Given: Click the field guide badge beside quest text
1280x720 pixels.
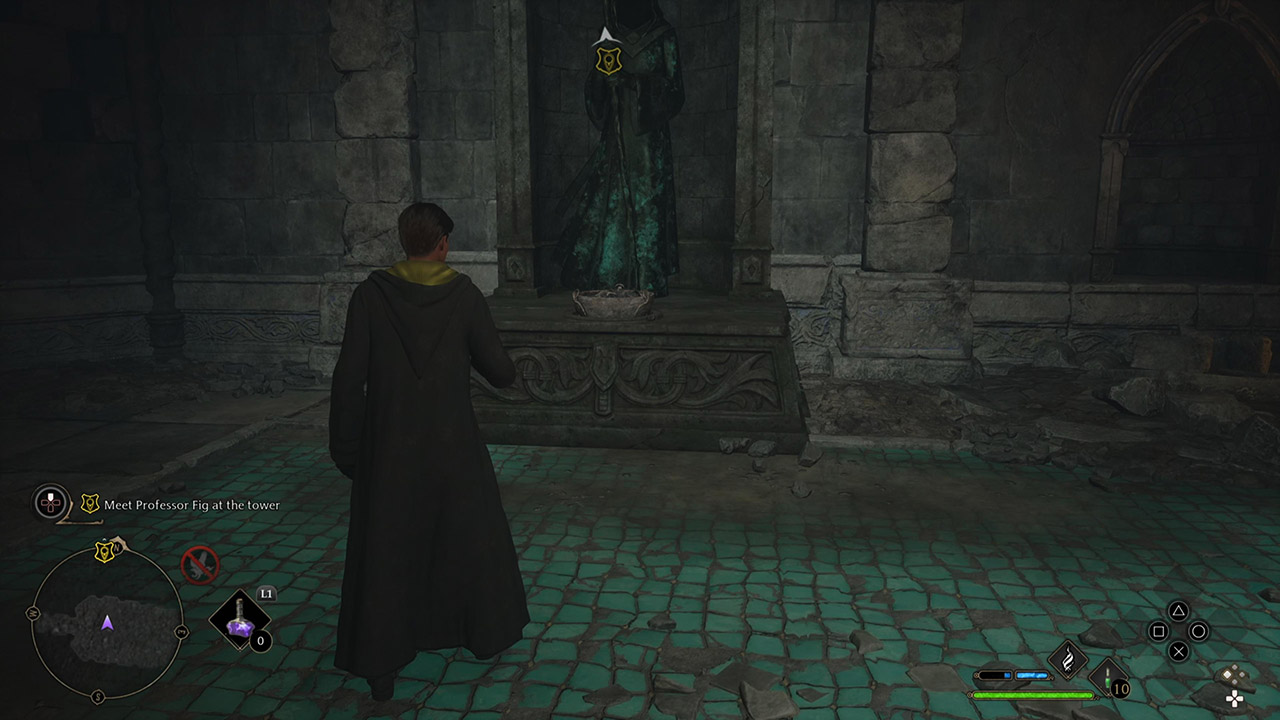Looking at the screenshot, I should [x=89, y=503].
